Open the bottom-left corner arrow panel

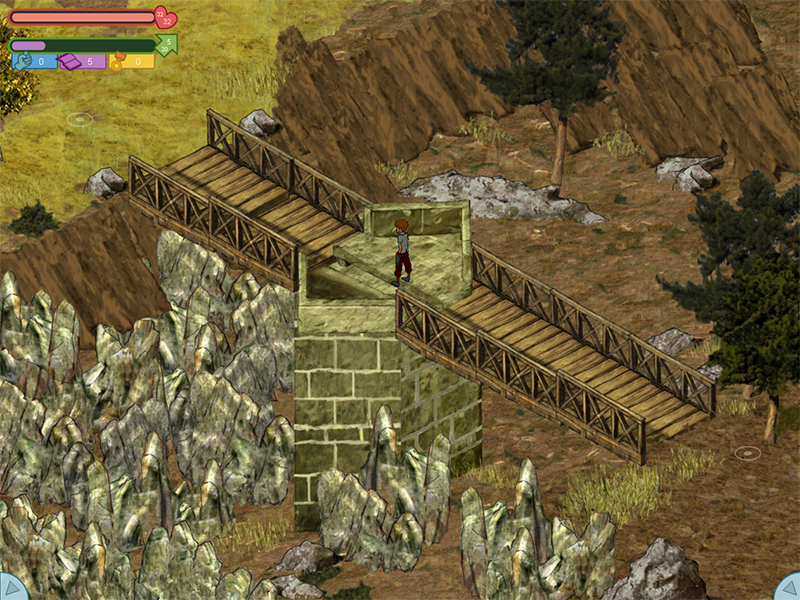(10, 588)
